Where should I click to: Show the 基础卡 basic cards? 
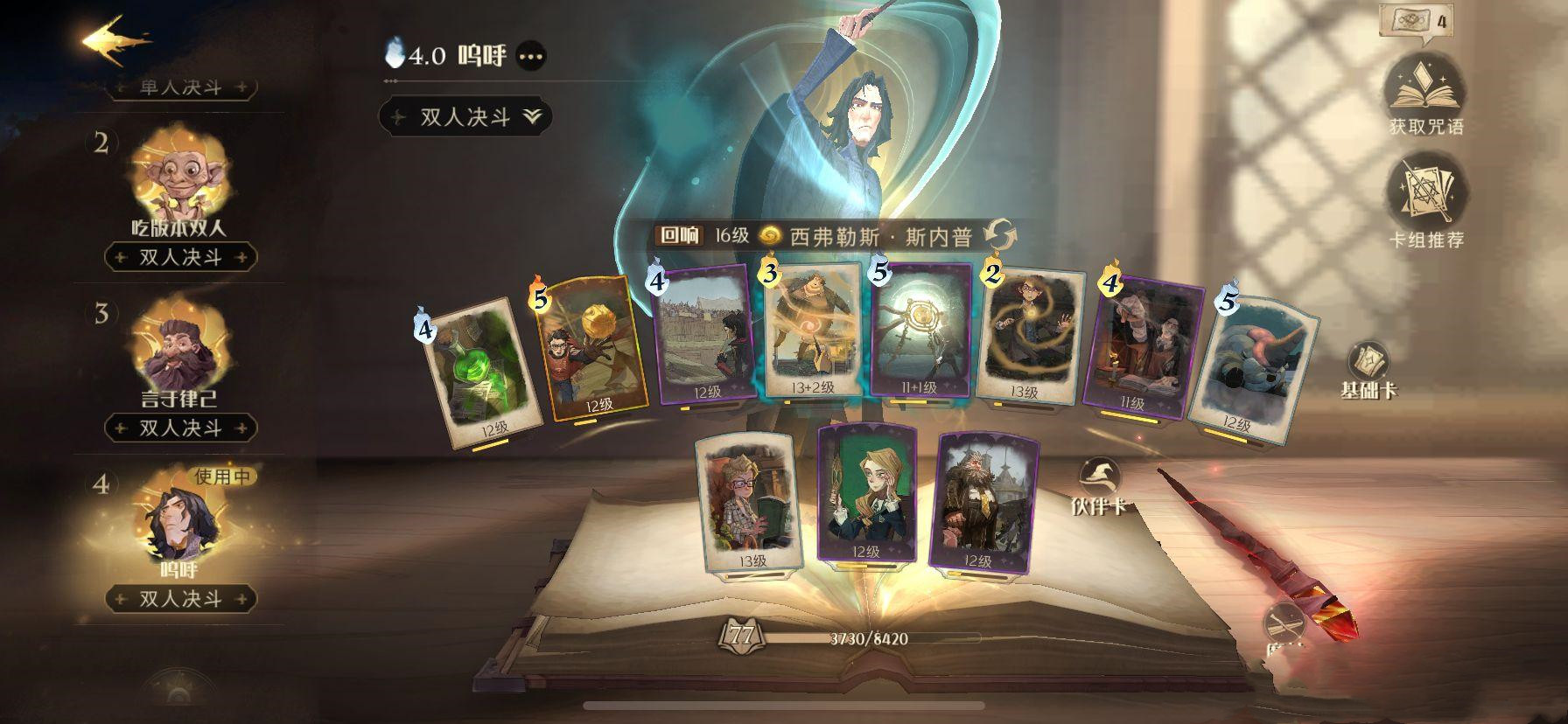point(1369,369)
